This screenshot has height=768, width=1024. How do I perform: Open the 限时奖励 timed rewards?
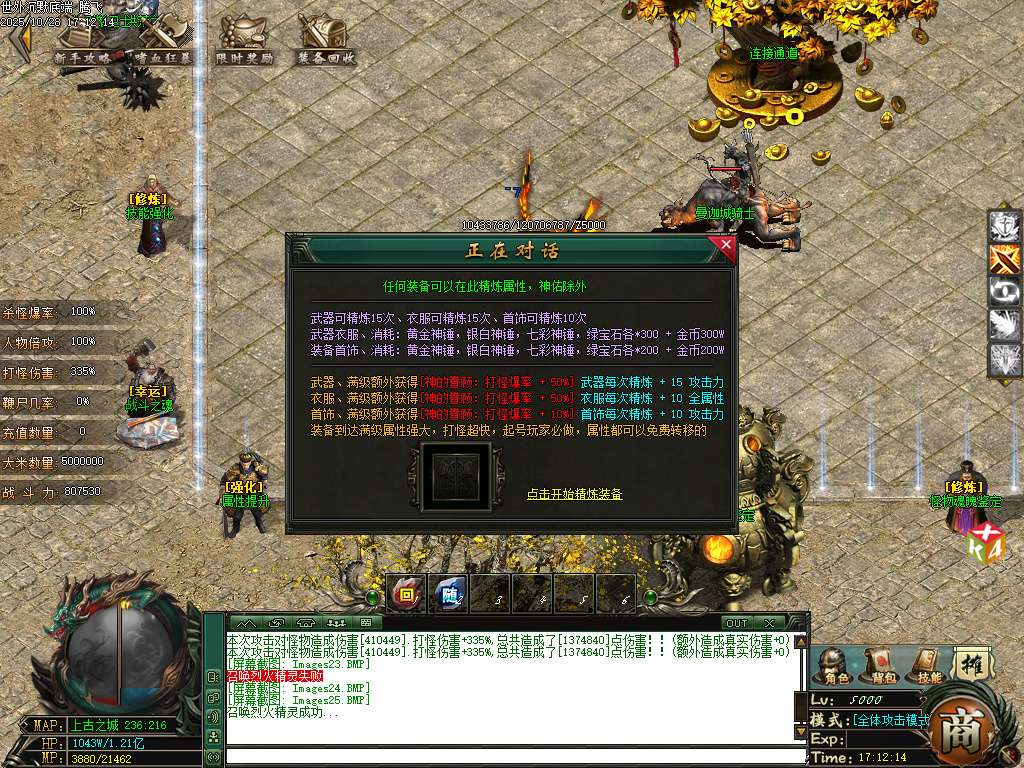tap(244, 42)
